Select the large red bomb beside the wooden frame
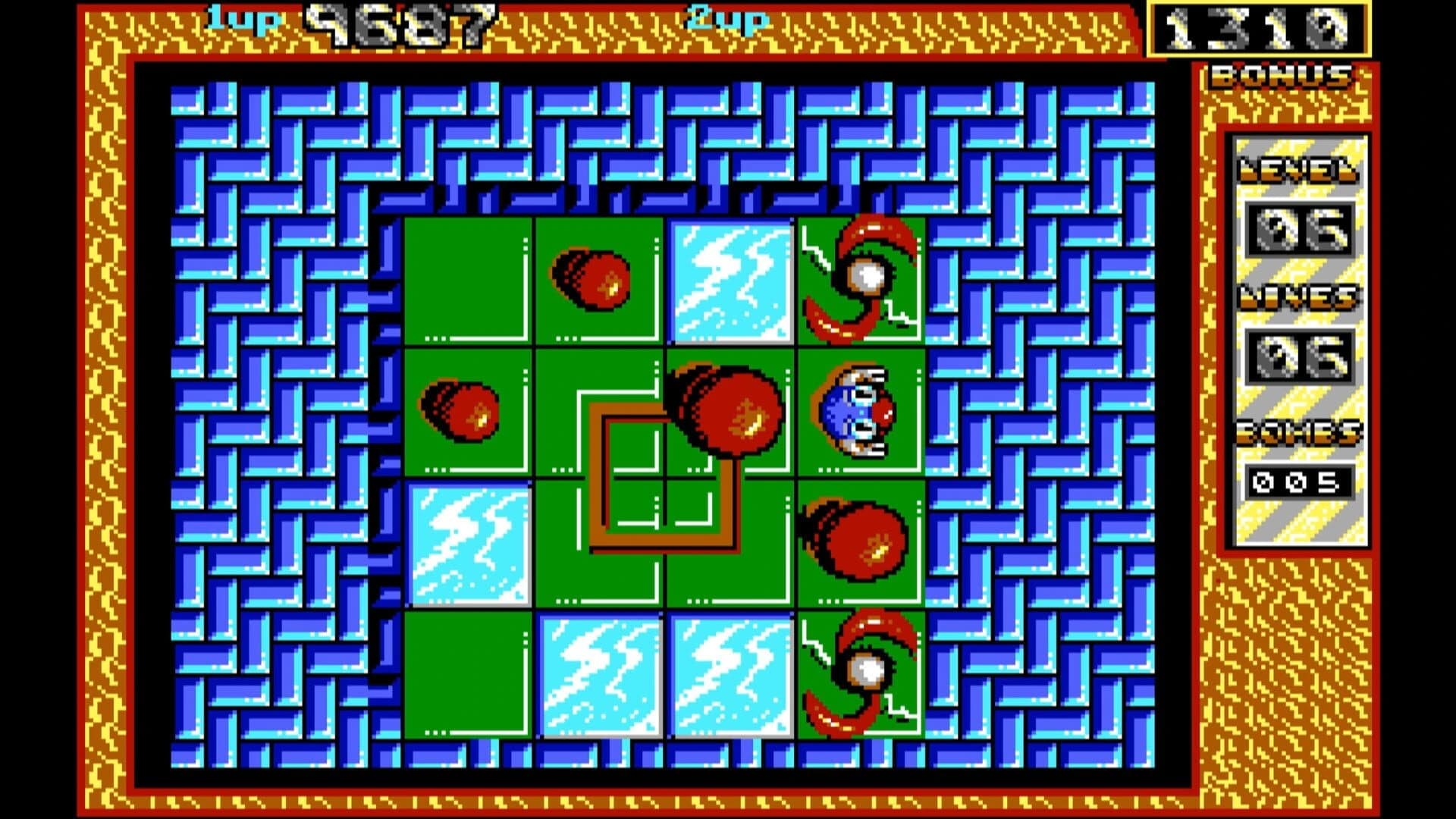Image resolution: width=1456 pixels, height=819 pixels. (728, 413)
